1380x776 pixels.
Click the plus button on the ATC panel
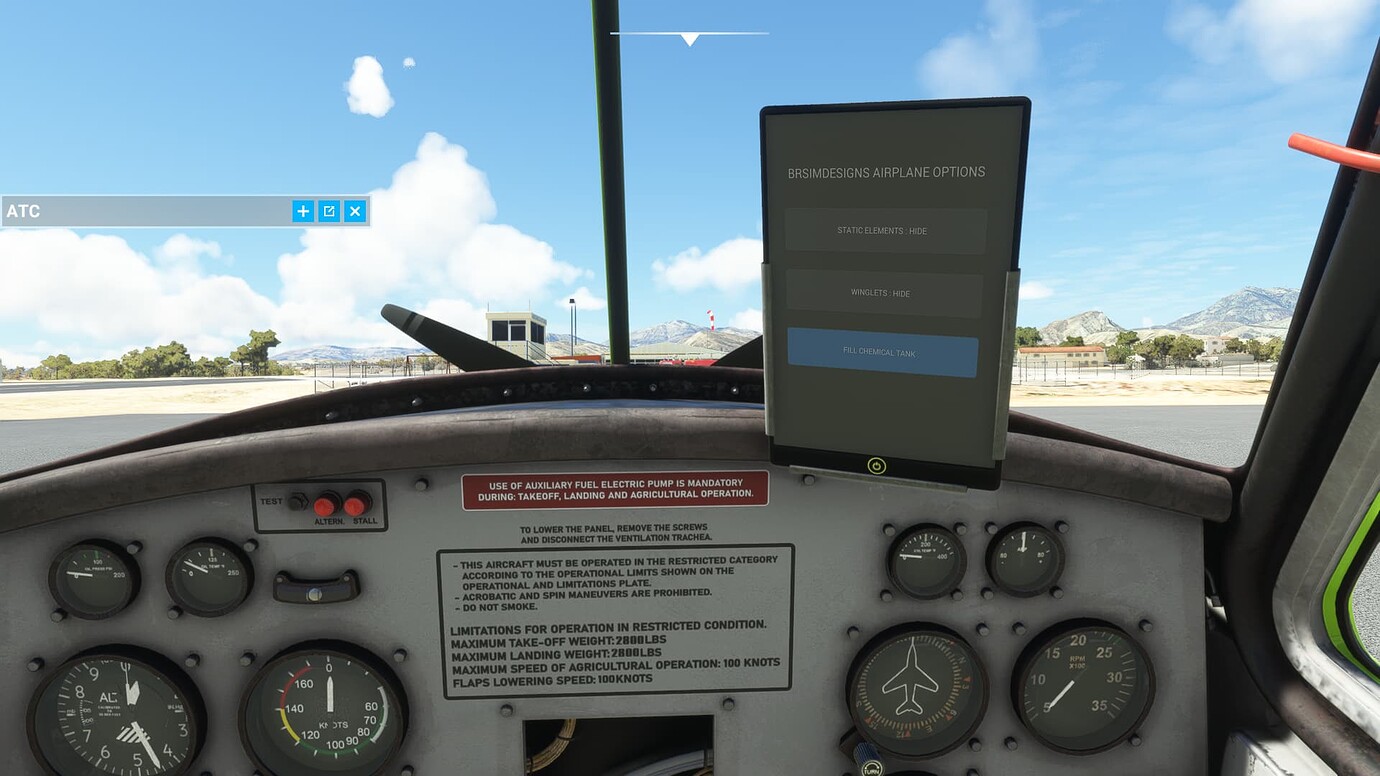tap(303, 211)
